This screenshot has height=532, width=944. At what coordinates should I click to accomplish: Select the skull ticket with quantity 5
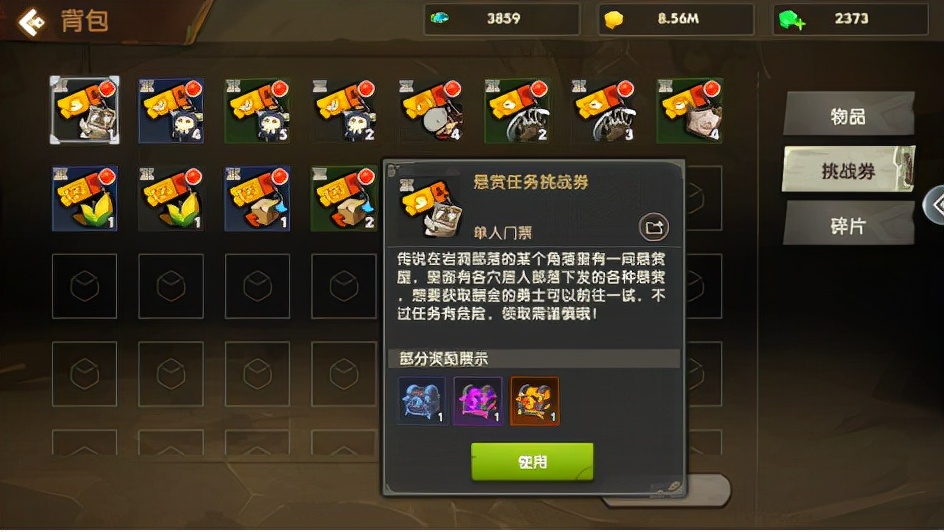(257, 110)
